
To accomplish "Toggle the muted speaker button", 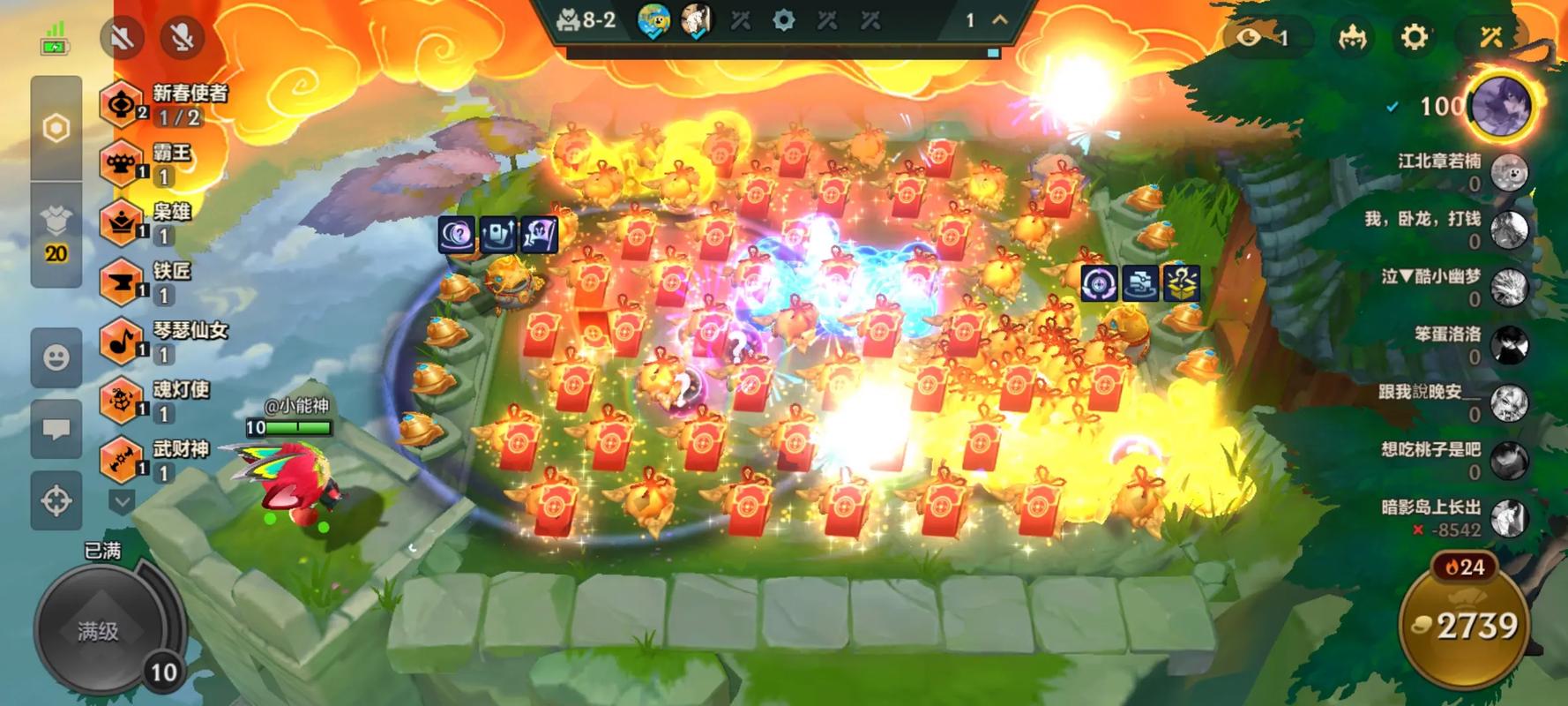I will [x=123, y=37].
